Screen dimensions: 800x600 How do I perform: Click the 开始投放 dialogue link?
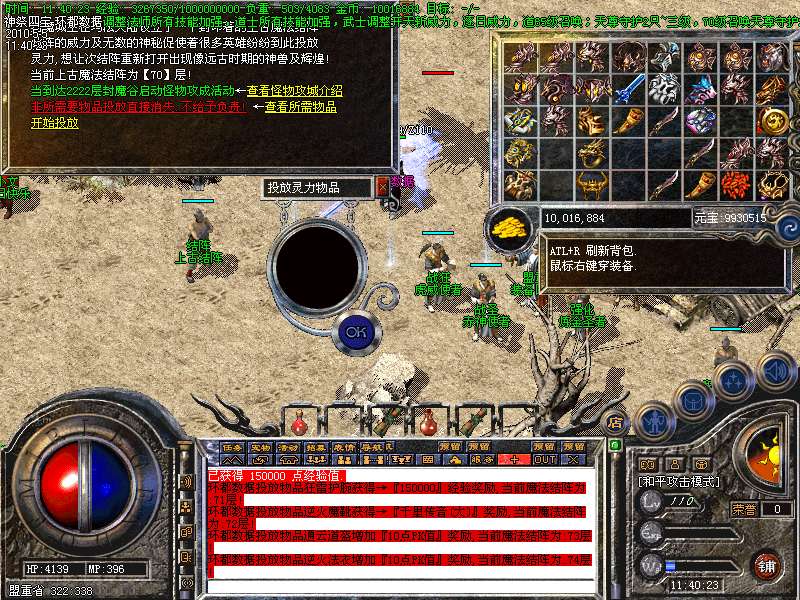54,123
